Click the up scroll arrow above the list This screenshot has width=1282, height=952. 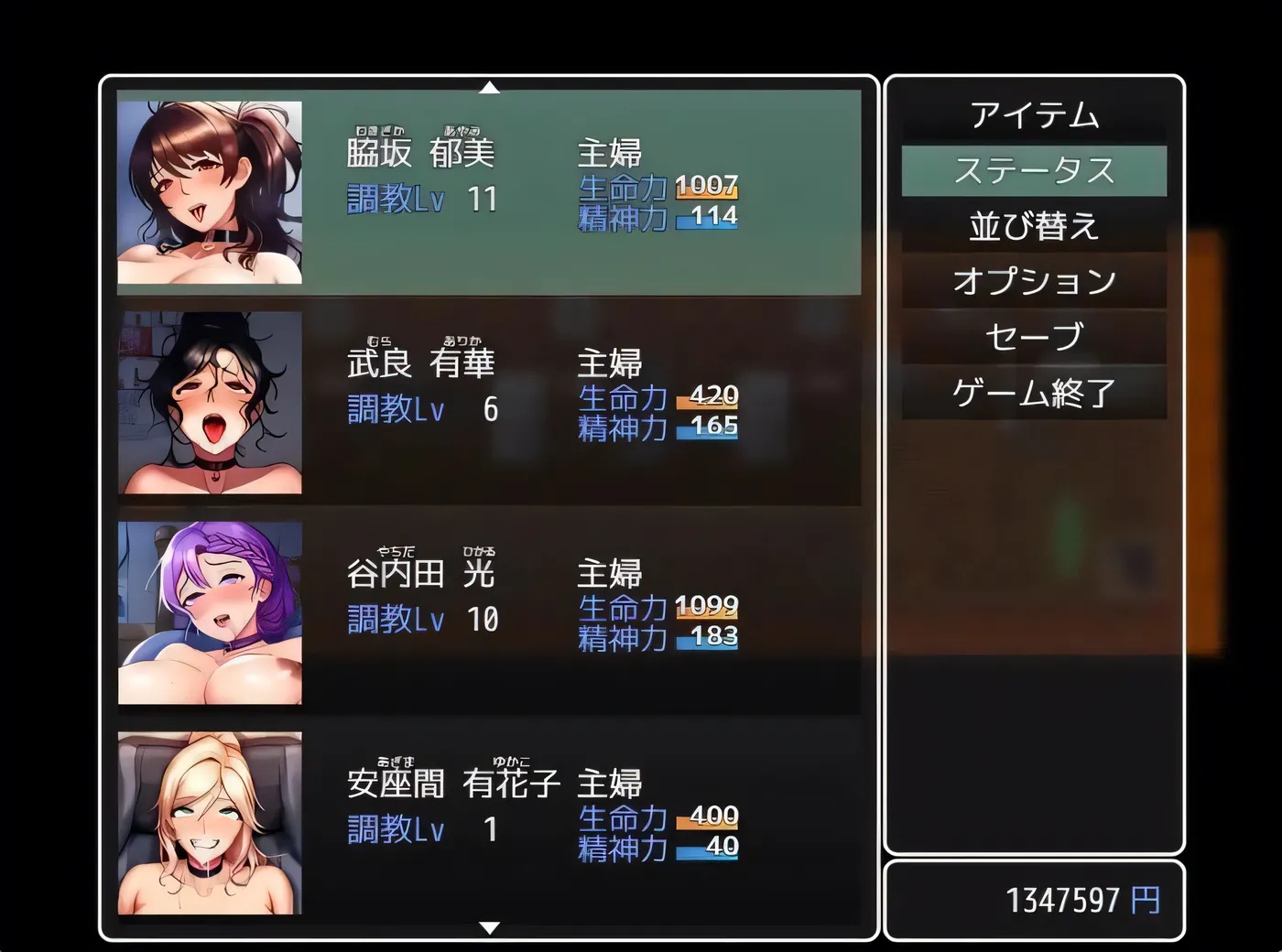pos(491,87)
